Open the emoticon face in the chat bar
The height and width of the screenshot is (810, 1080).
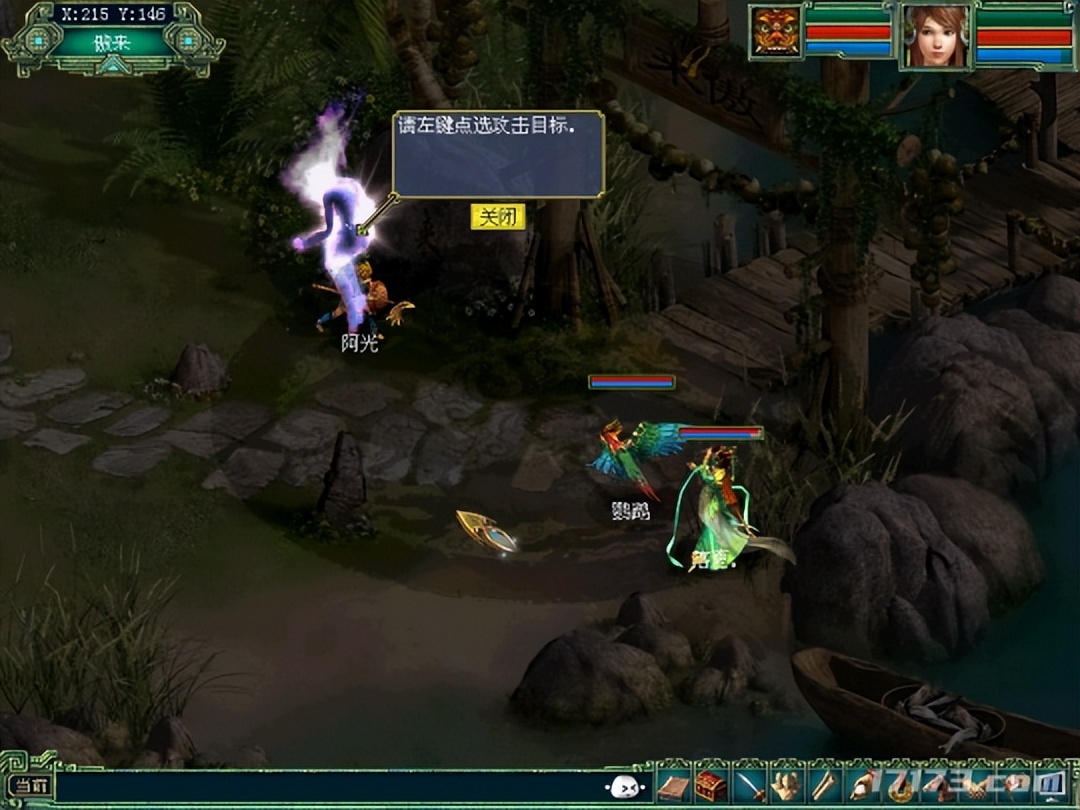tap(623, 787)
